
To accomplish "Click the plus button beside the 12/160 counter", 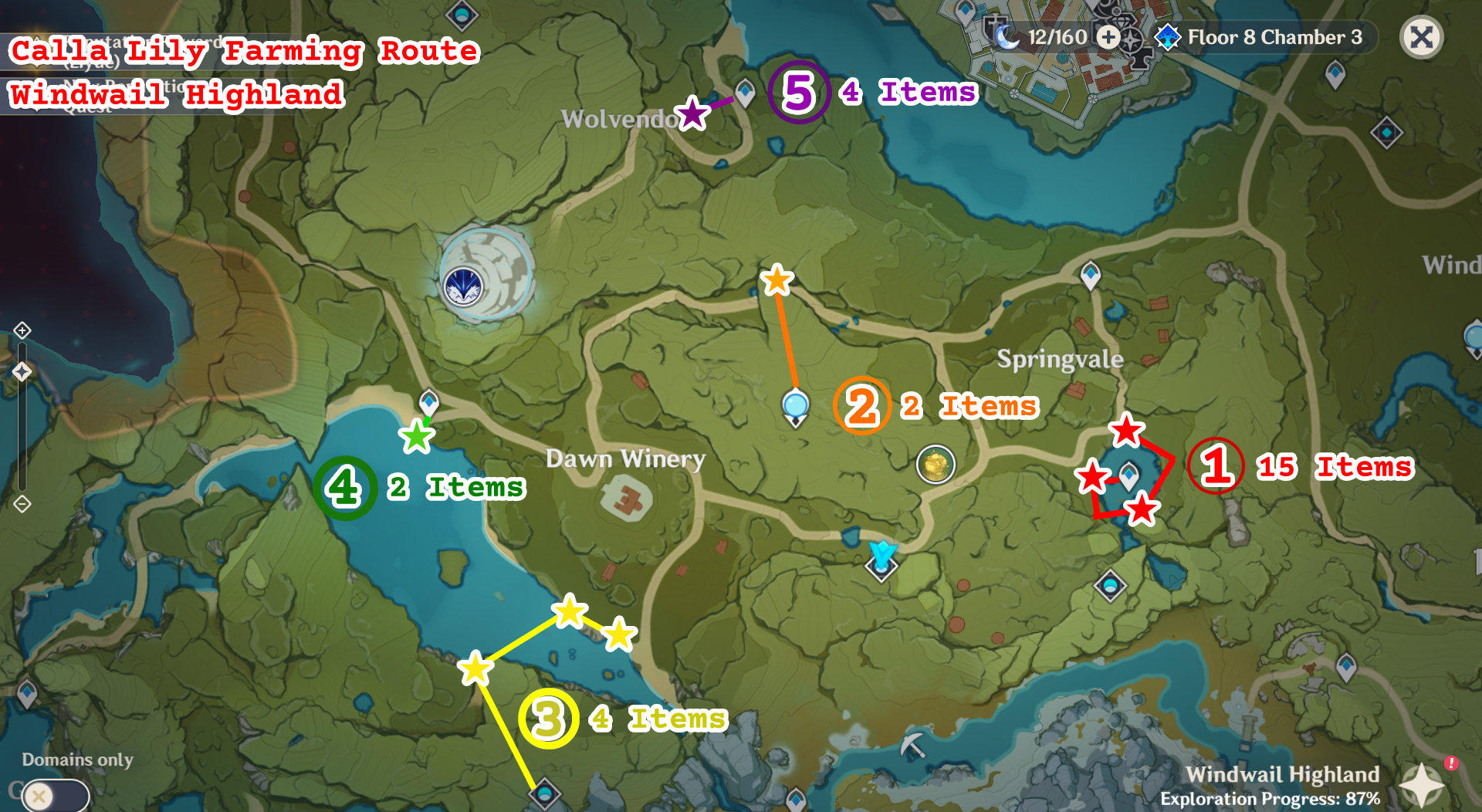I will coord(1109,36).
